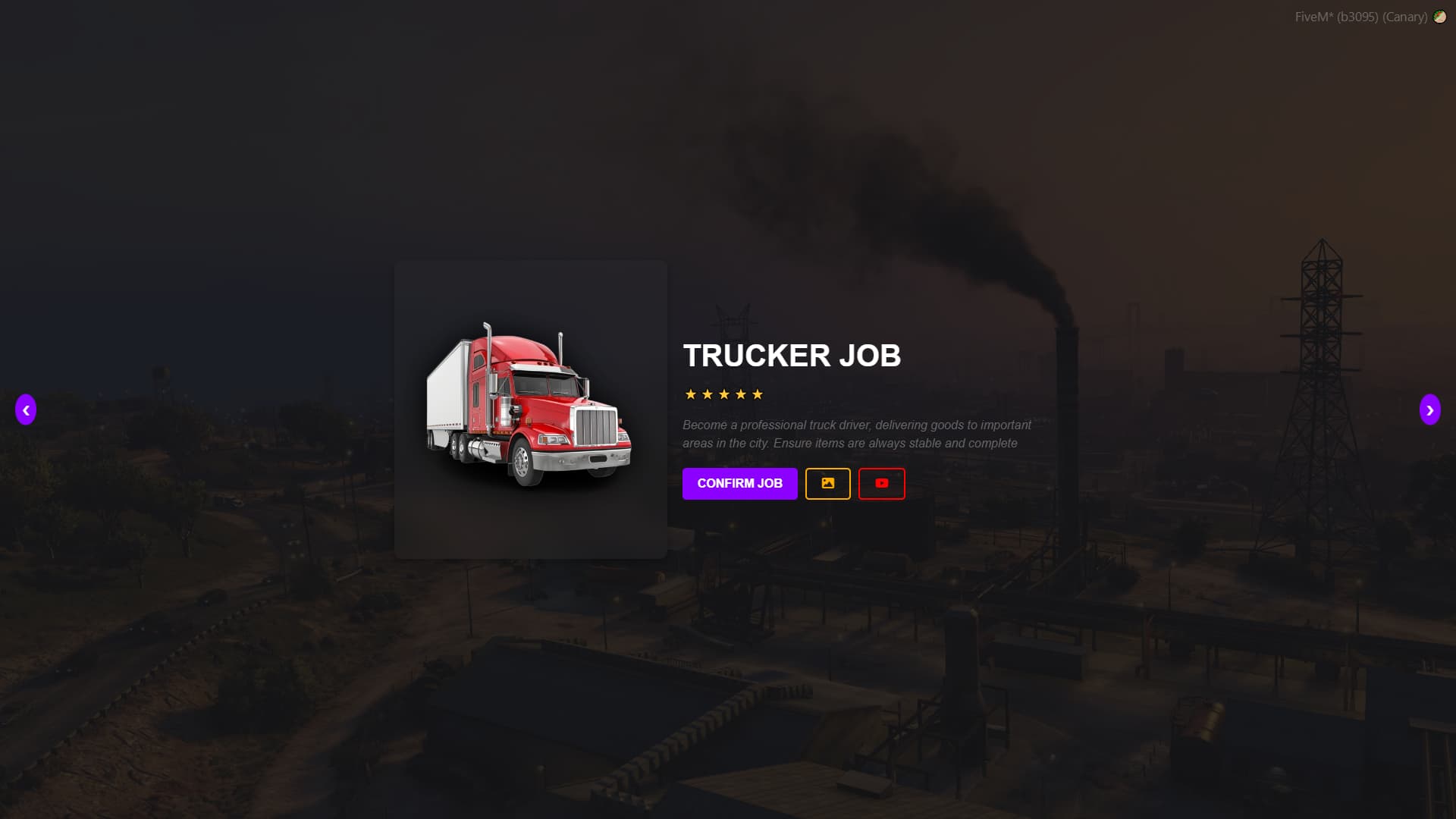Select the second rating star
Image resolution: width=1456 pixels, height=819 pixels.
(x=708, y=394)
